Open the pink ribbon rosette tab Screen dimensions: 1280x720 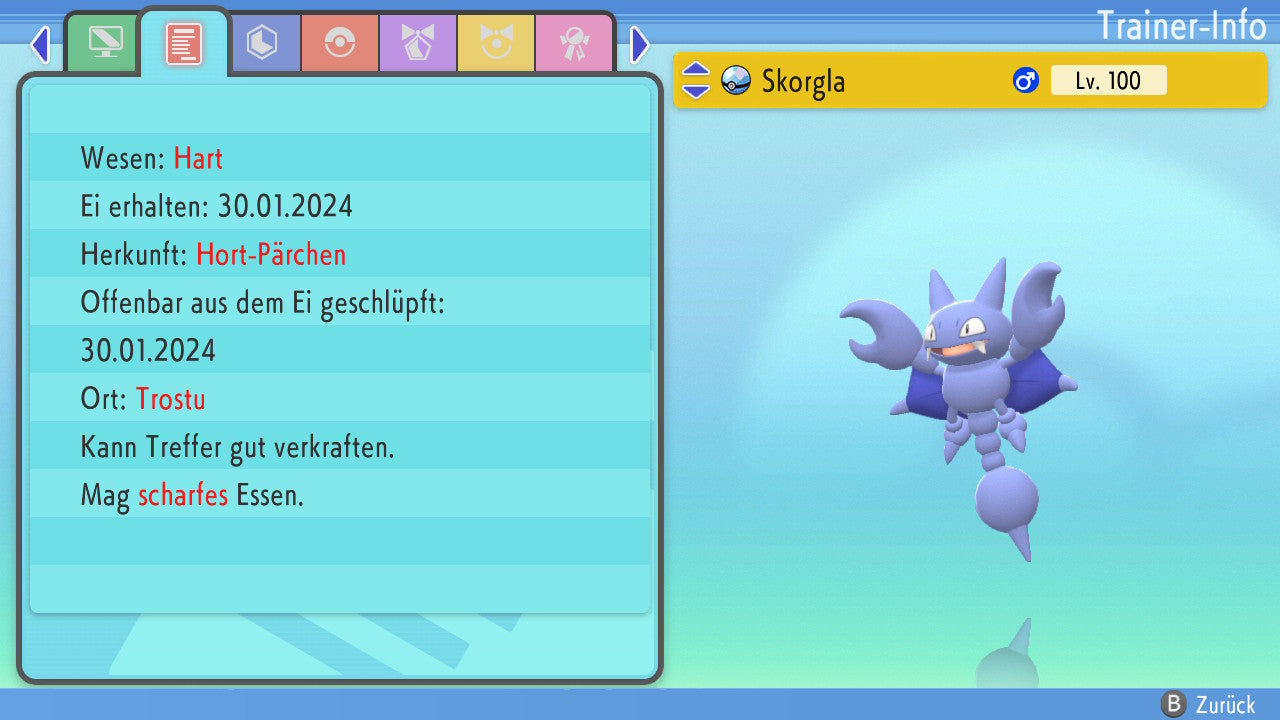(574, 43)
